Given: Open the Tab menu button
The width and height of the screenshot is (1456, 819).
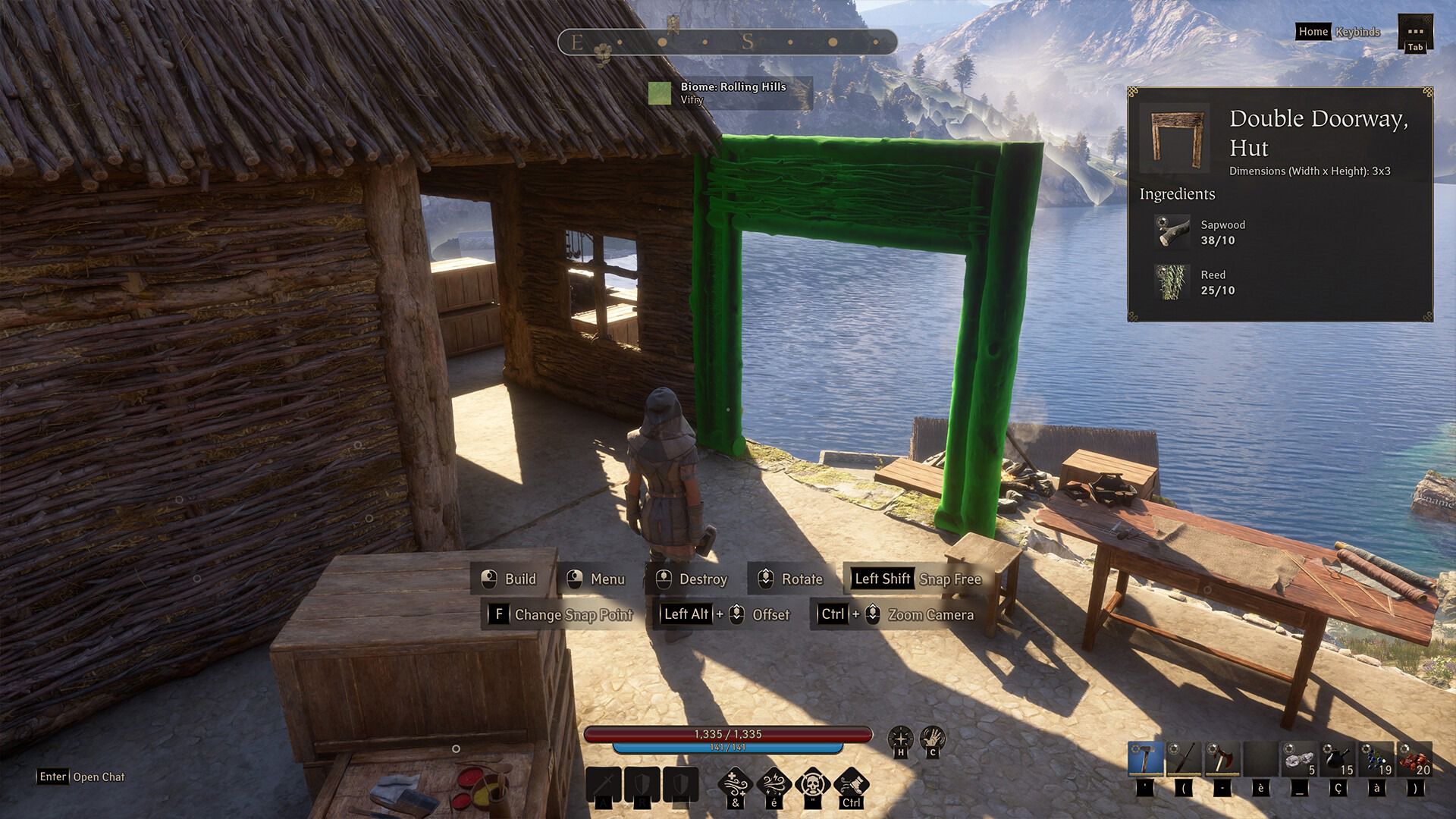Looking at the screenshot, I should click(1415, 33).
